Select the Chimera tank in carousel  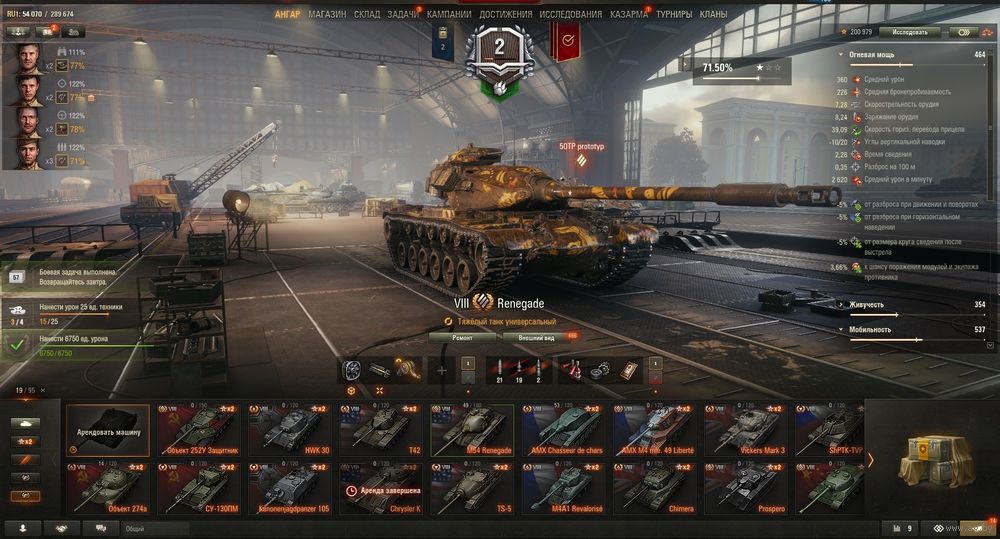(657, 488)
